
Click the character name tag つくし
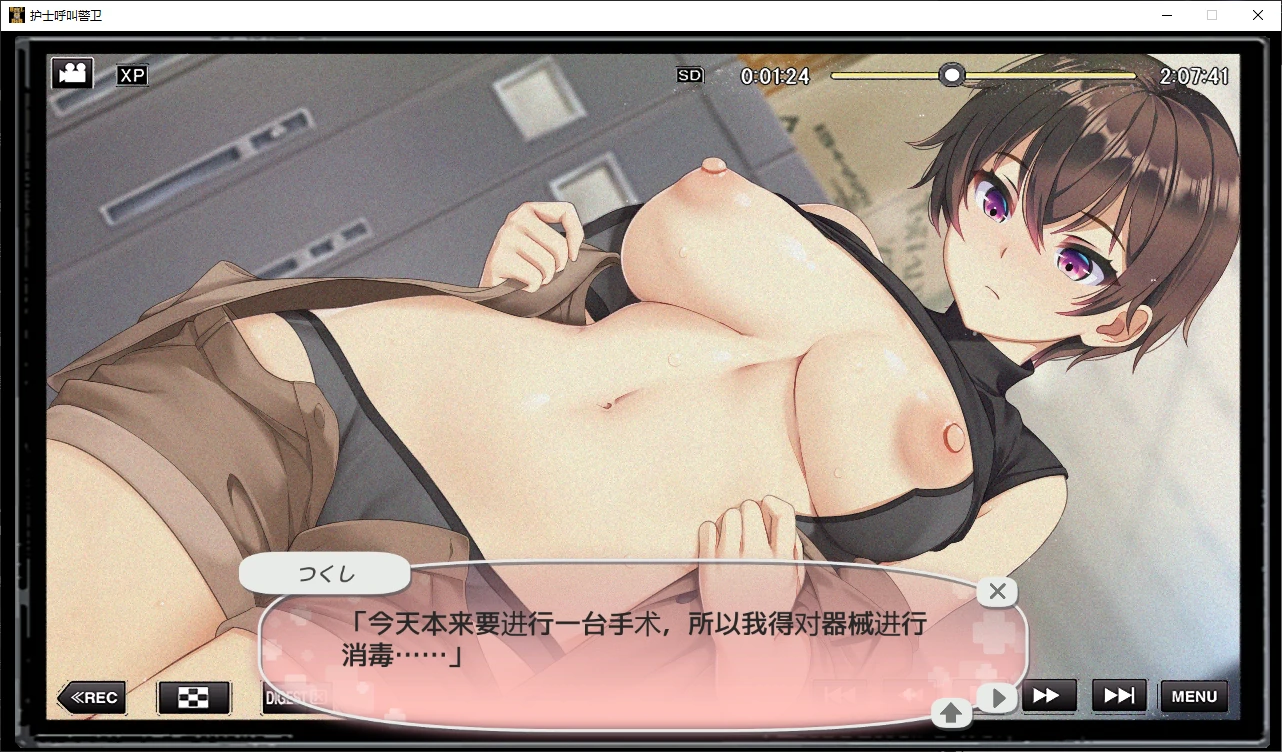tap(324, 572)
